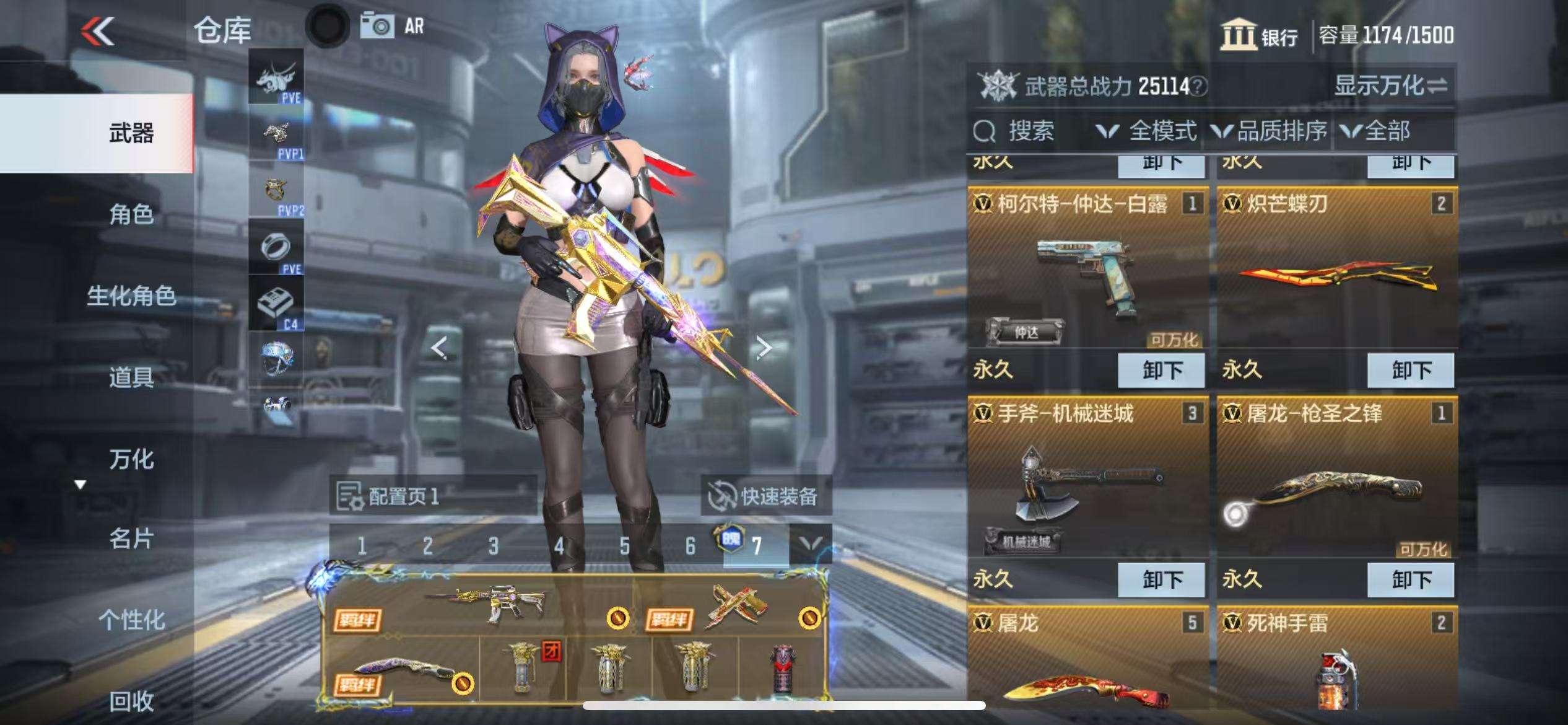Tap the 快速装备 quick equip button
This screenshot has width=1568, height=725.
coord(766,496)
